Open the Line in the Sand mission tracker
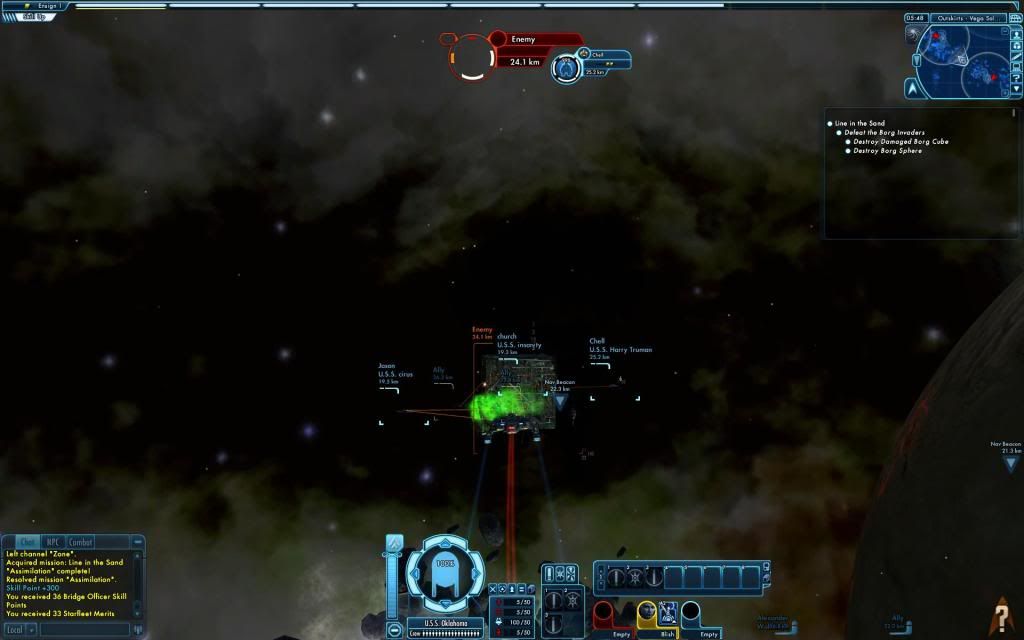The width and height of the screenshot is (1024, 640). click(x=862, y=123)
